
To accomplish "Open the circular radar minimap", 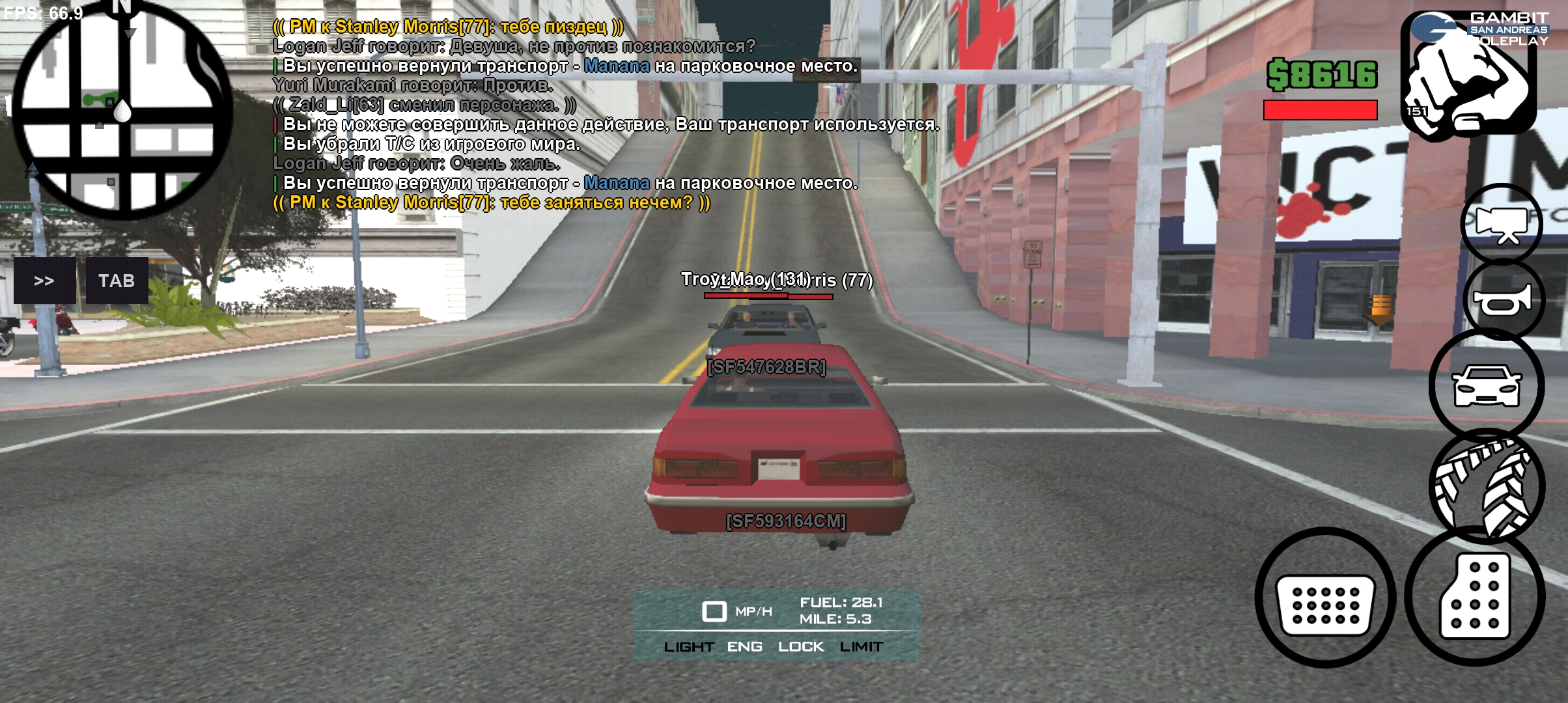I will click(x=122, y=111).
